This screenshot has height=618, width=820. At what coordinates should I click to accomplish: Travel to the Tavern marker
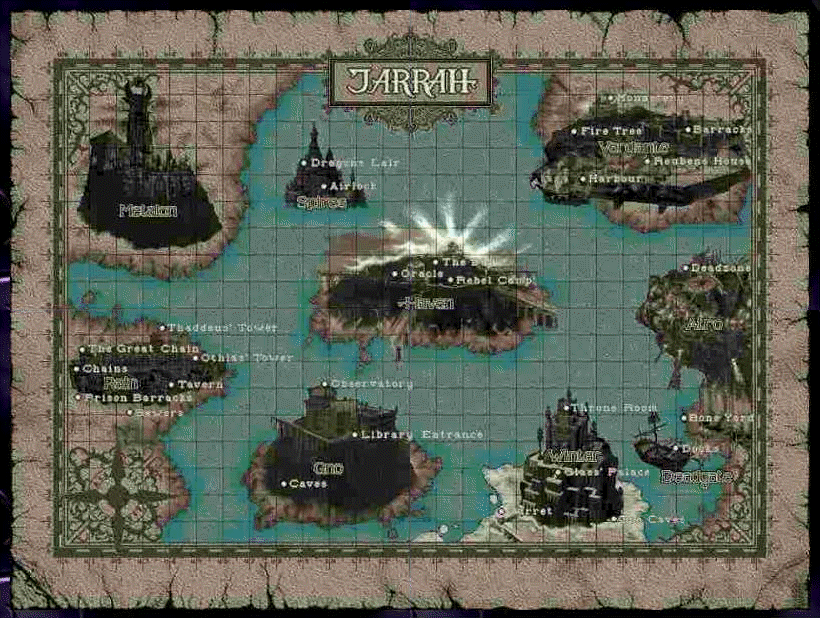pyautogui.click(x=172, y=385)
